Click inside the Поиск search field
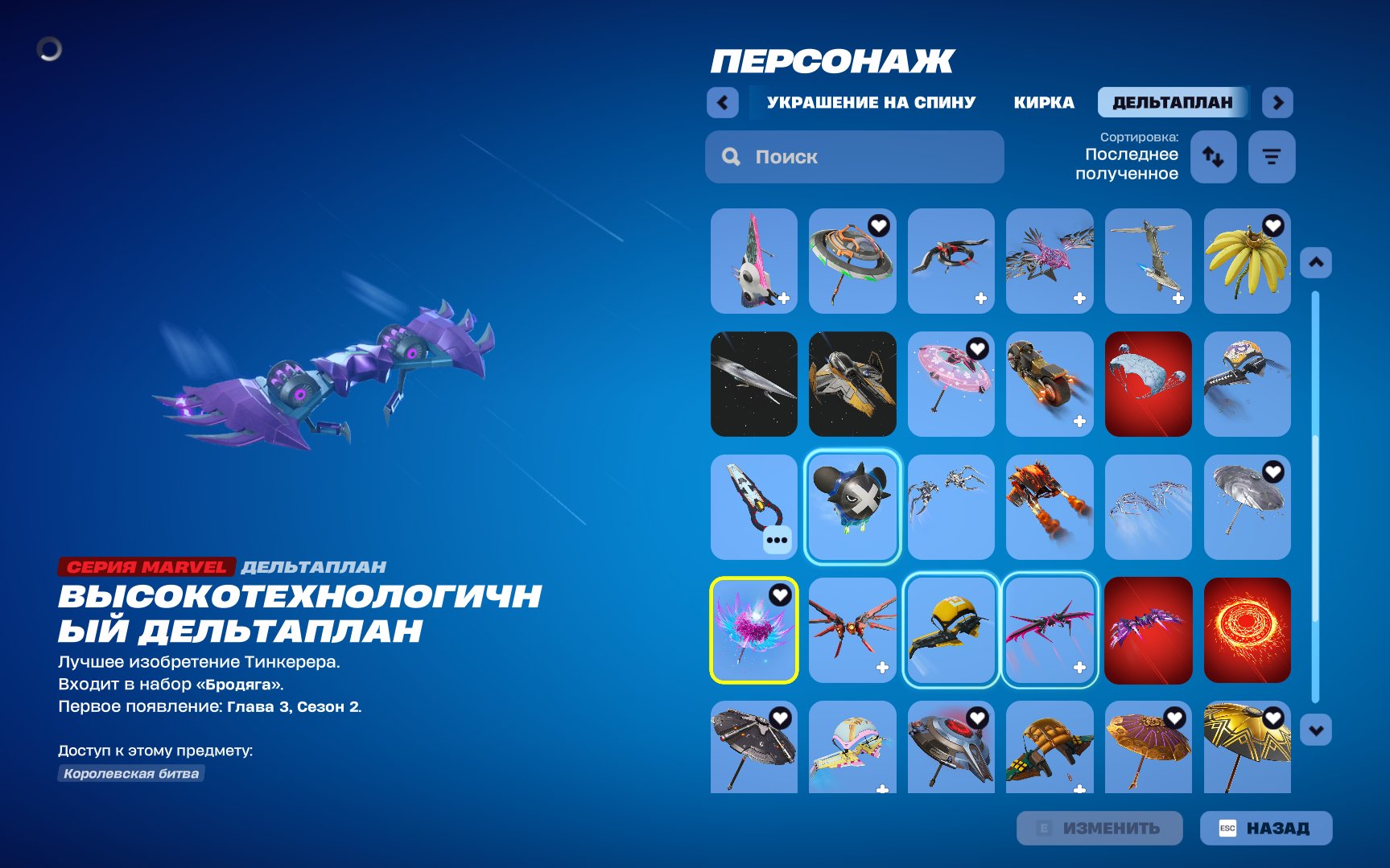Viewport: 1390px width, 868px height. click(x=853, y=157)
